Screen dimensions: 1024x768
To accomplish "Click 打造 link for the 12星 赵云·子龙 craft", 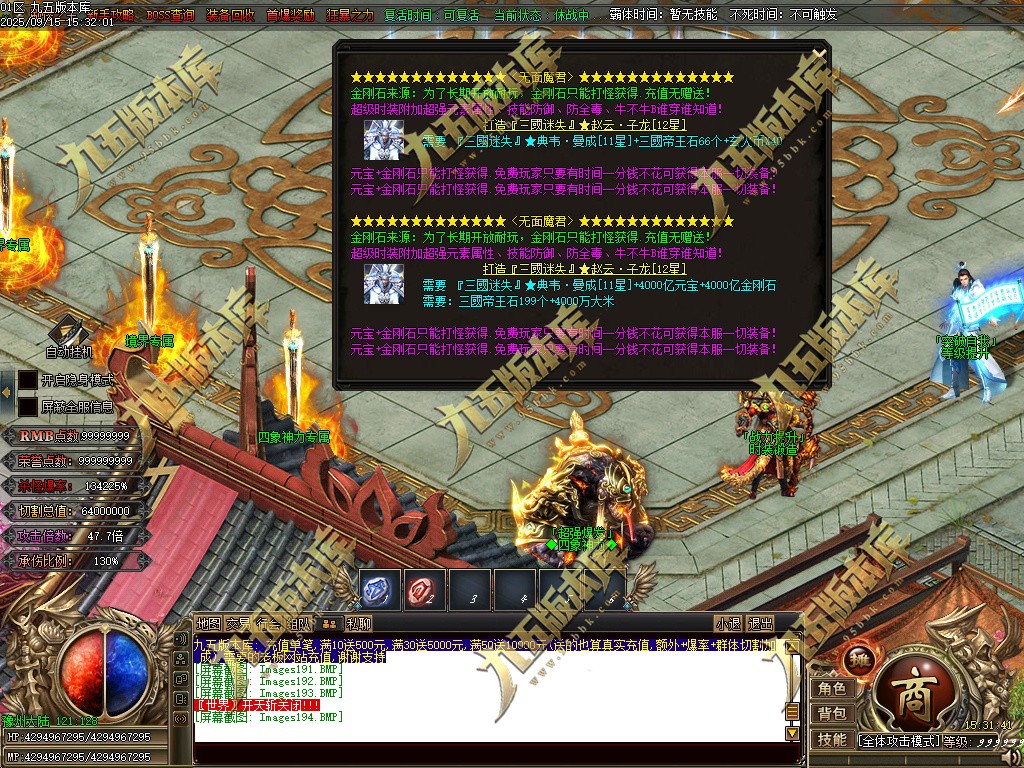I will (x=492, y=125).
